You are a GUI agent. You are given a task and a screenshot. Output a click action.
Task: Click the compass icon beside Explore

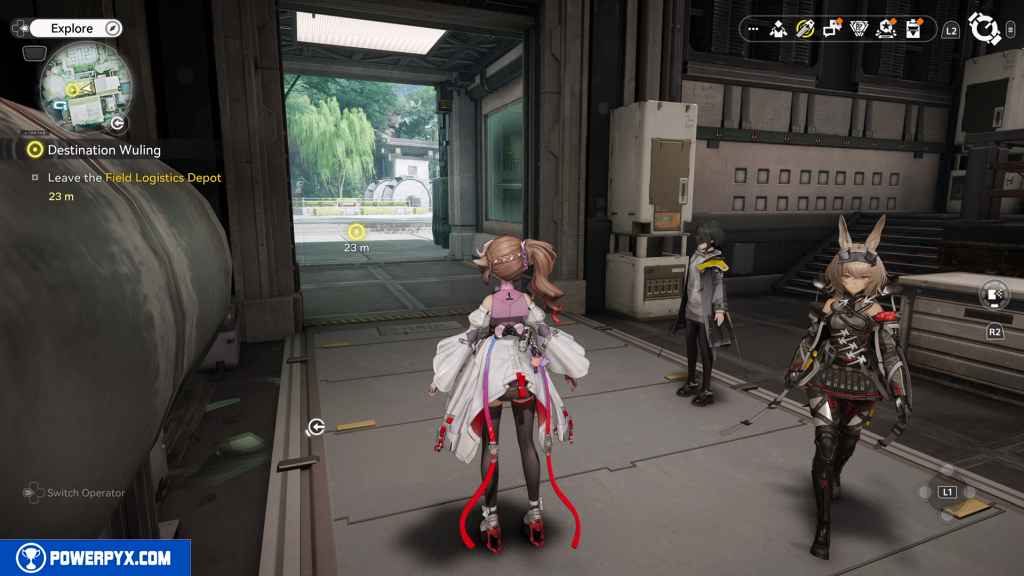tap(113, 29)
